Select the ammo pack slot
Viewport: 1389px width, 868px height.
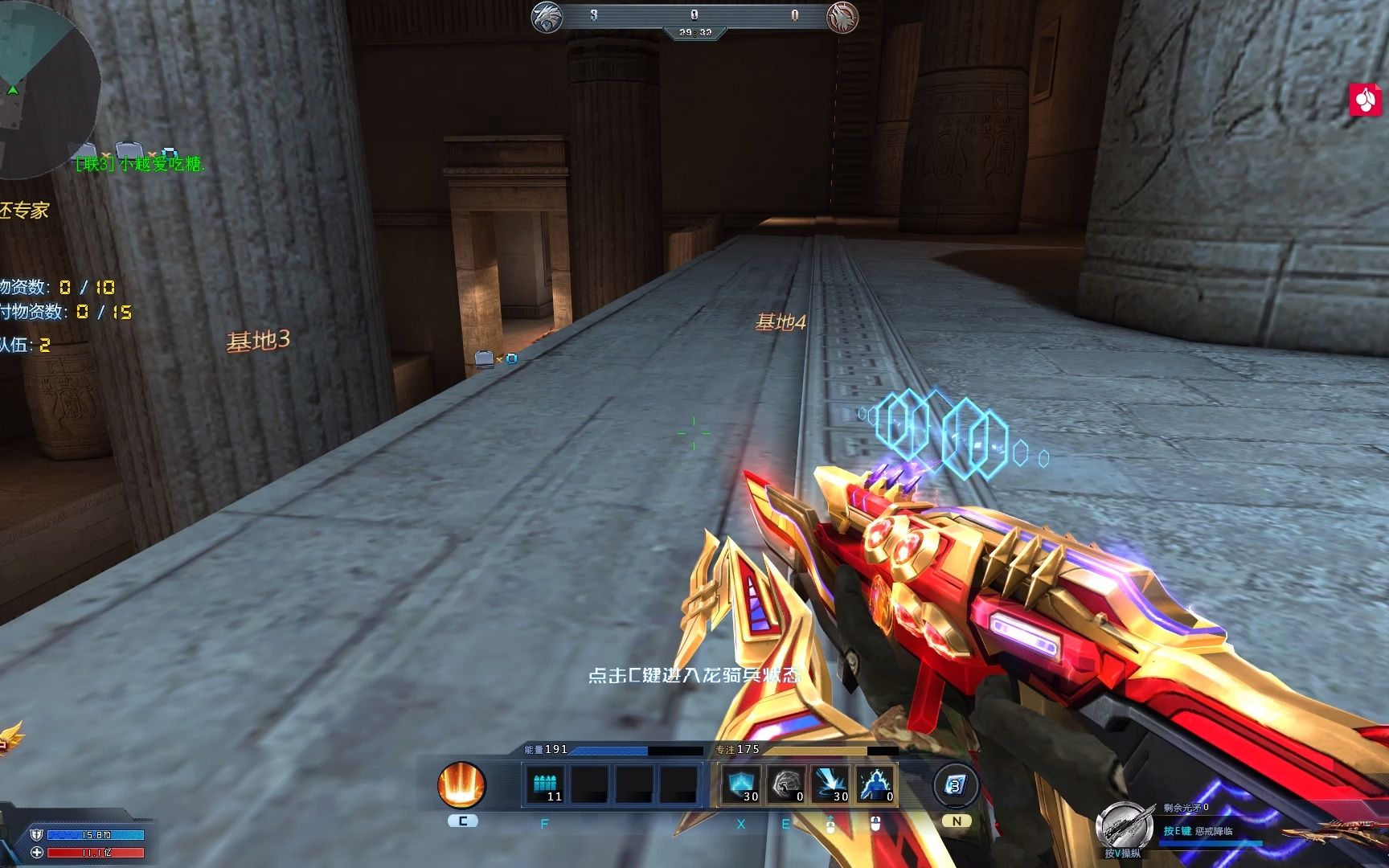(x=546, y=784)
